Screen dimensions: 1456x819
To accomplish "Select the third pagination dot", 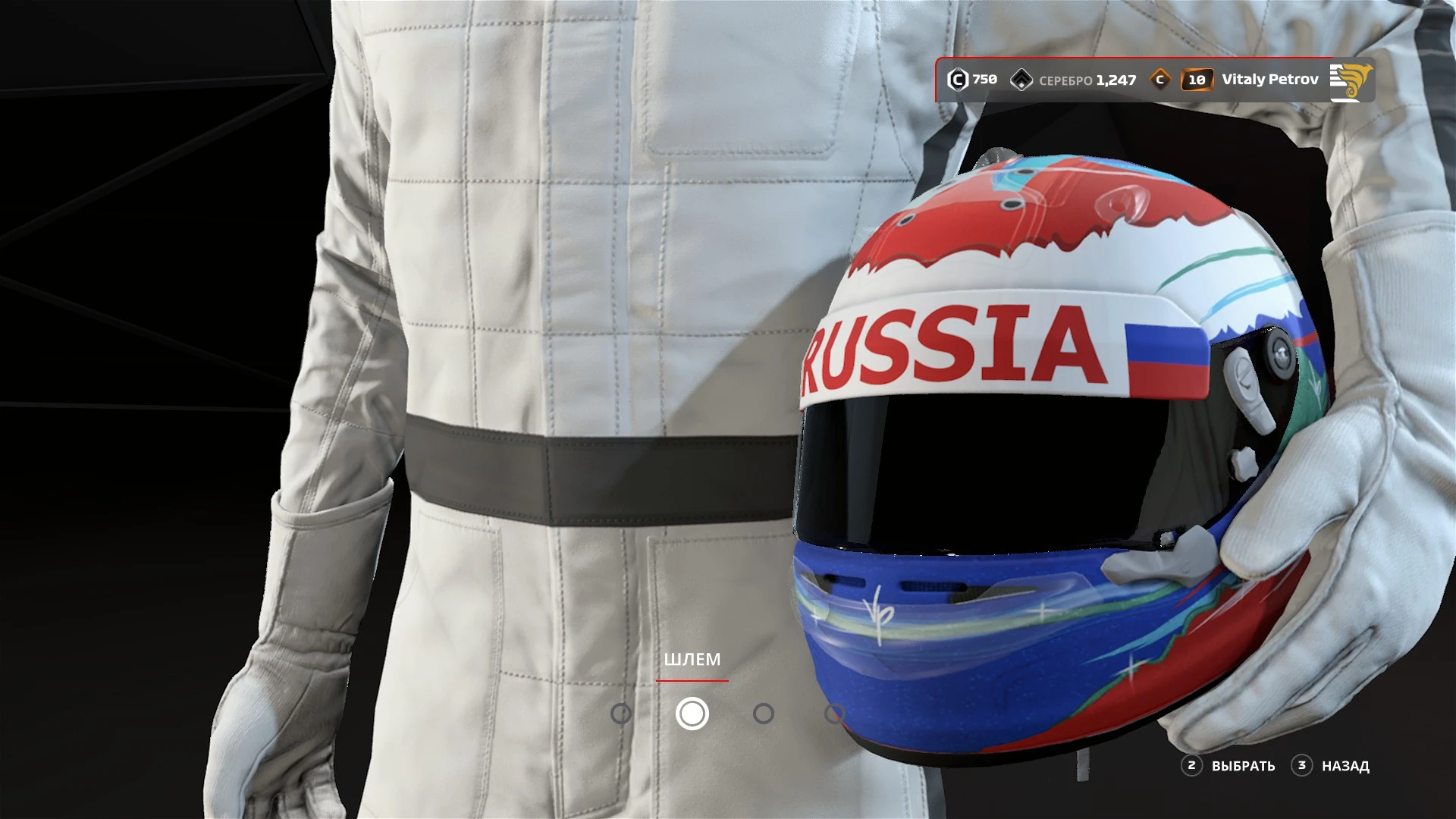I will (764, 713).
